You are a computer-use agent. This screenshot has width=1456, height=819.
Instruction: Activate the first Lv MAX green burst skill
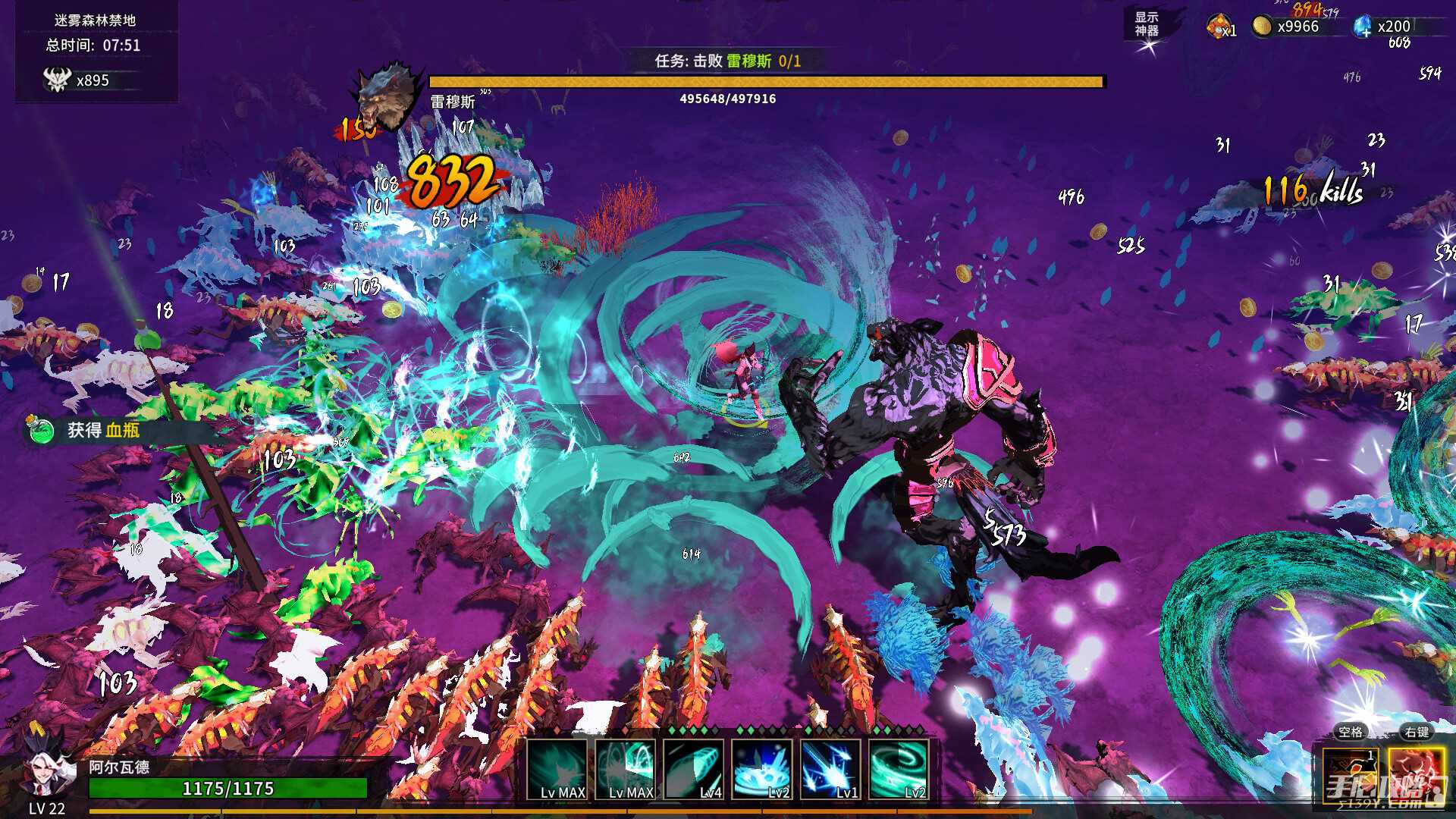pos(557,770)
